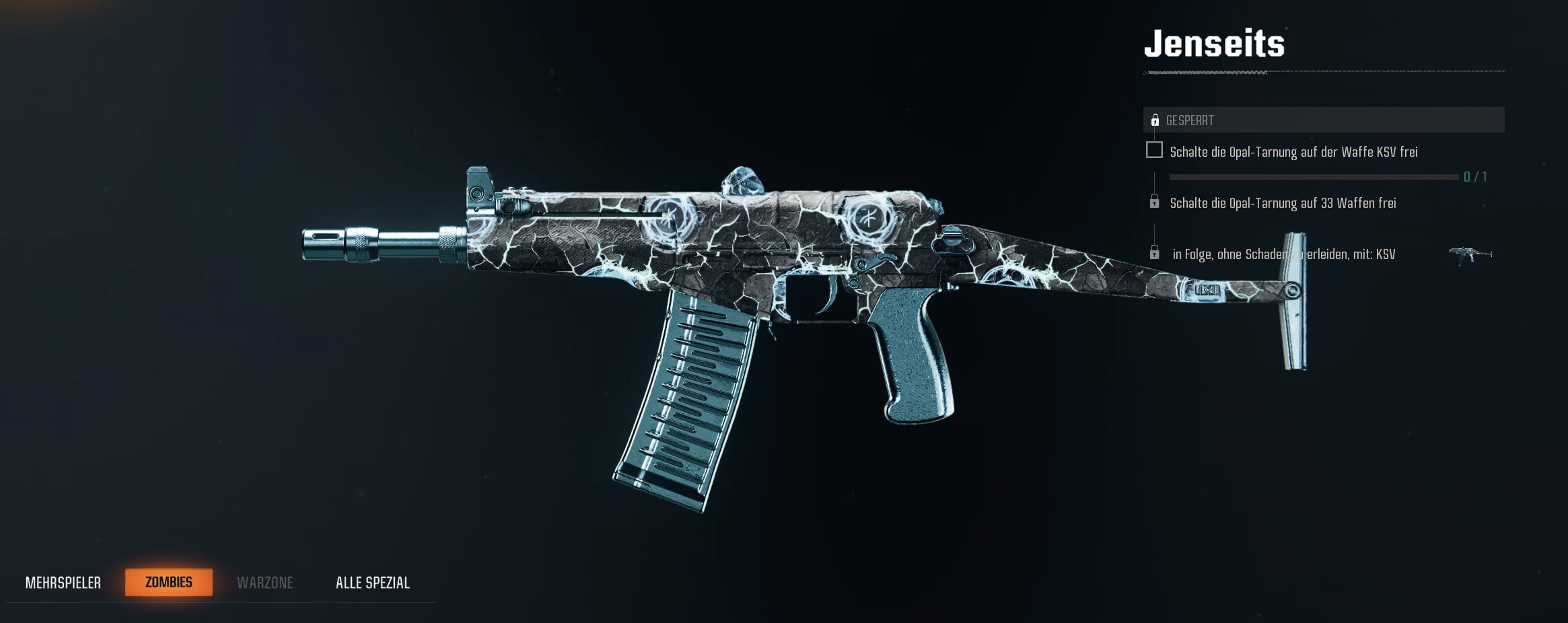Screen dimensions: 1568x623
Task: Select the 33 Waffen Opal-Tarnung requirement
Action: pyautogui.click(x=1283, y=203)
